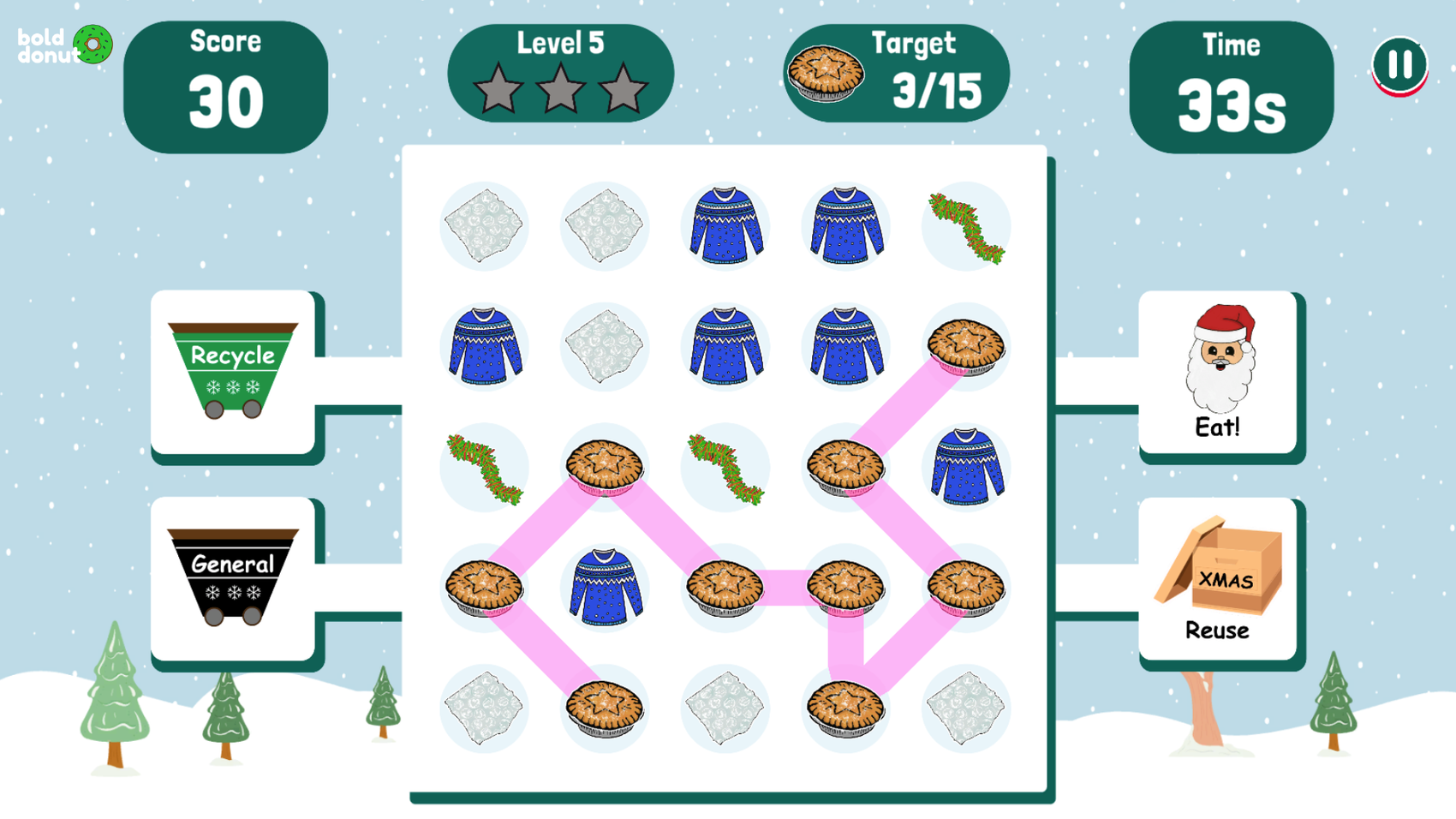
Task: Select the pie icon in the Target panel
Action: tap(827, 73)
